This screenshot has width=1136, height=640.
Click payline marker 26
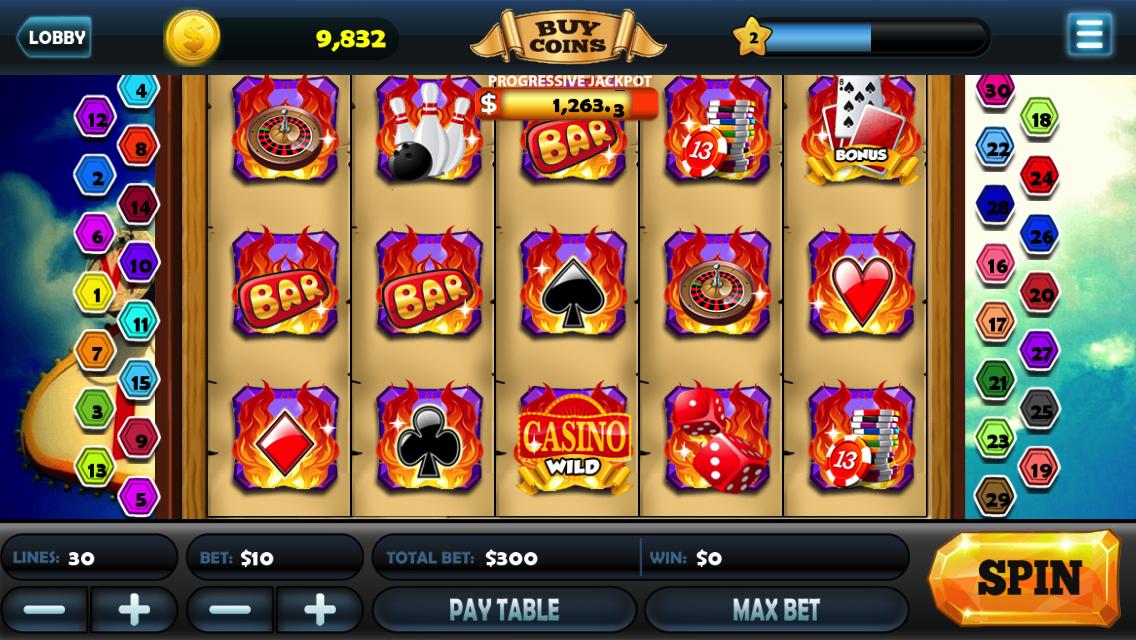(1040, 236)
